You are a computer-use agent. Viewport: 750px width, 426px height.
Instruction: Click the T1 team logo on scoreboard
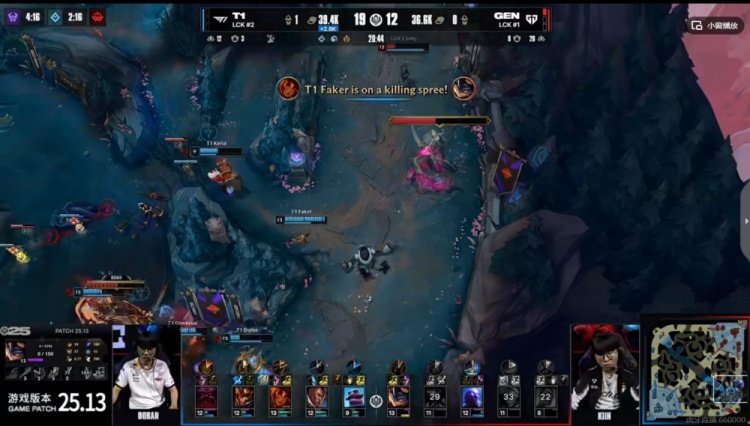click(216, 19)
